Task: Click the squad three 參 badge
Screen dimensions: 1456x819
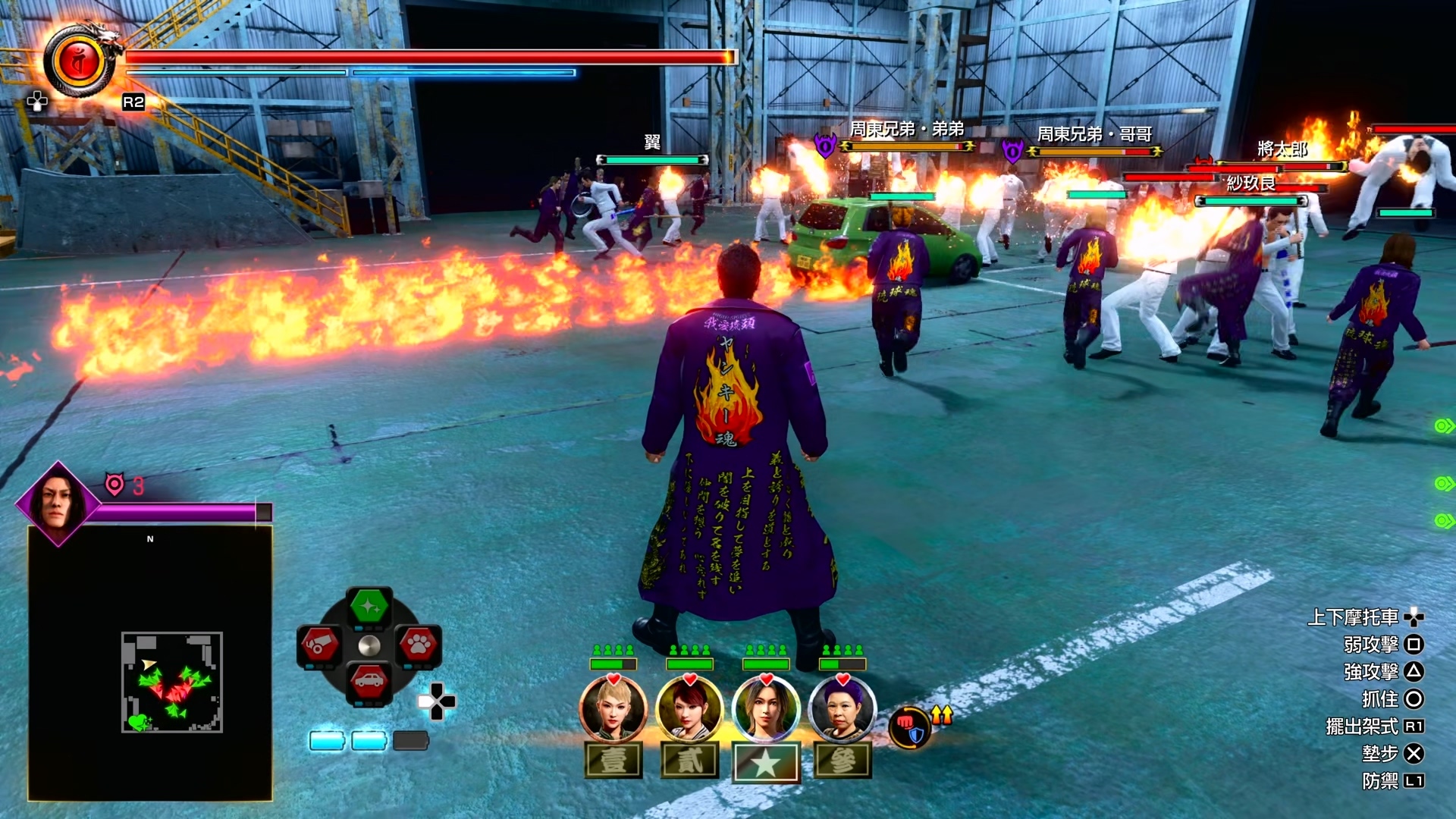Action: click(843, 761)
